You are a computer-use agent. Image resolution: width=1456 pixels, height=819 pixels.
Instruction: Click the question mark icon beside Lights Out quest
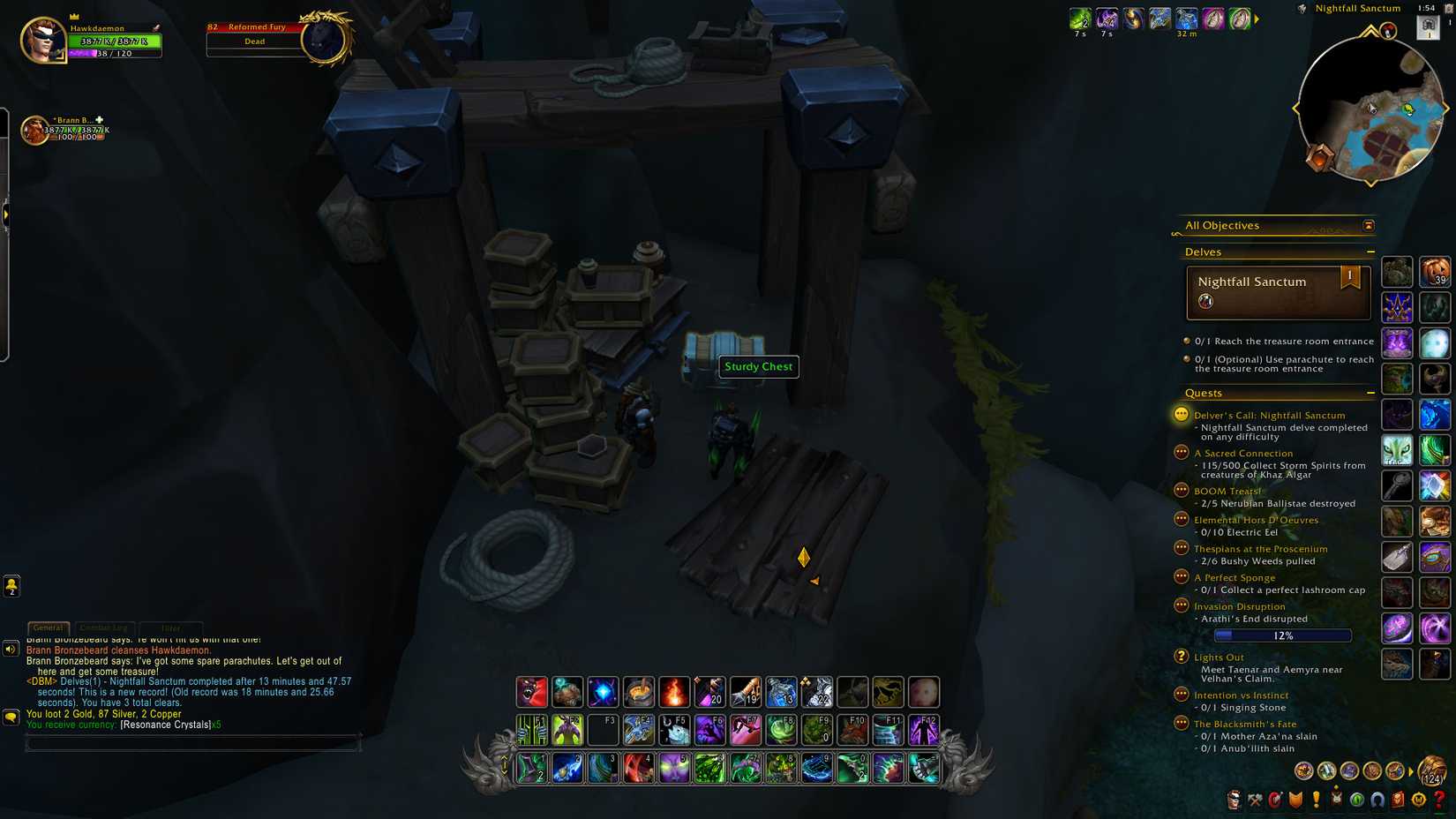[1181, 657]
